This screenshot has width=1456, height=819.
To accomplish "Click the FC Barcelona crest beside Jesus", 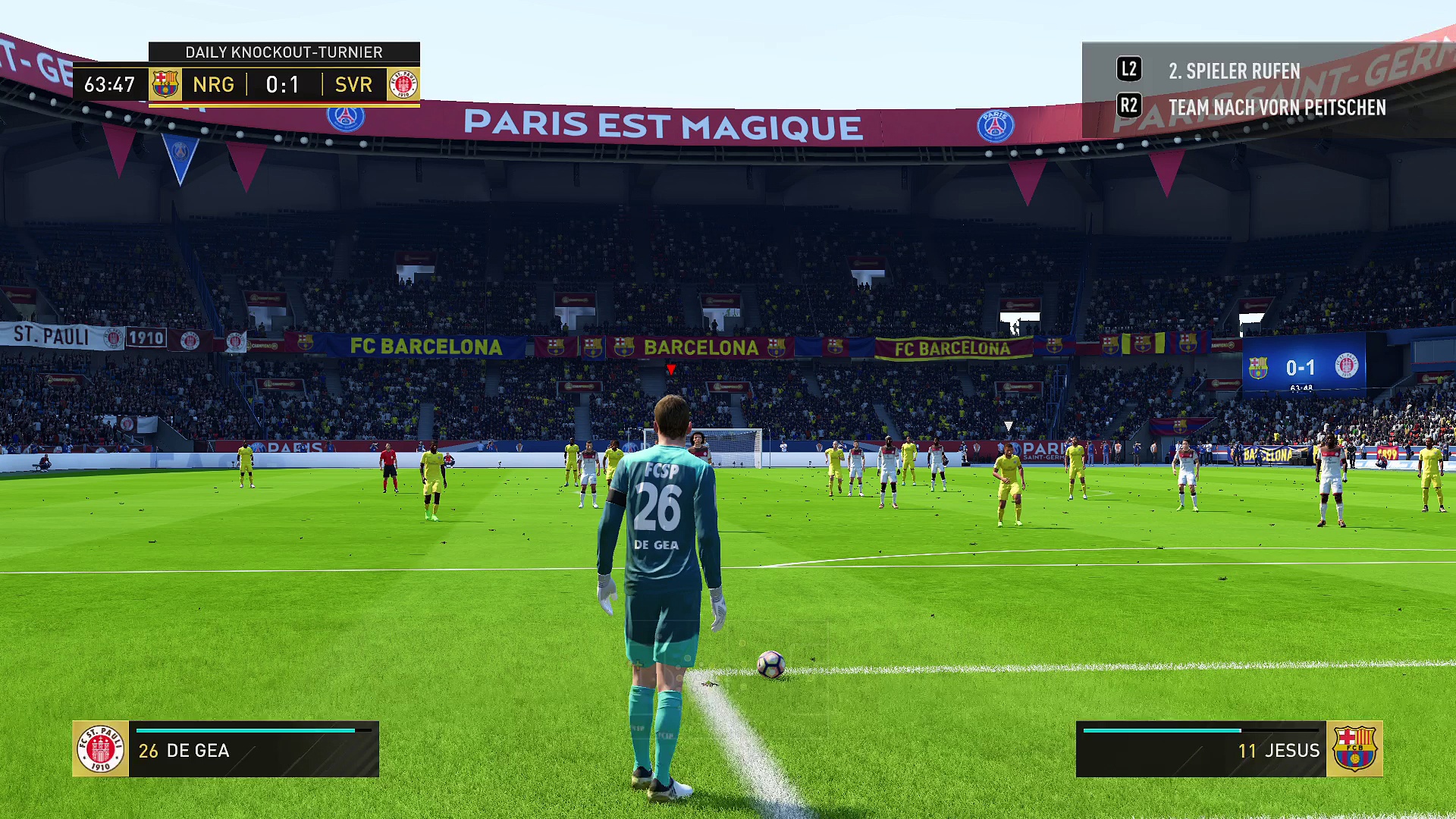I will coord(1354,749).
